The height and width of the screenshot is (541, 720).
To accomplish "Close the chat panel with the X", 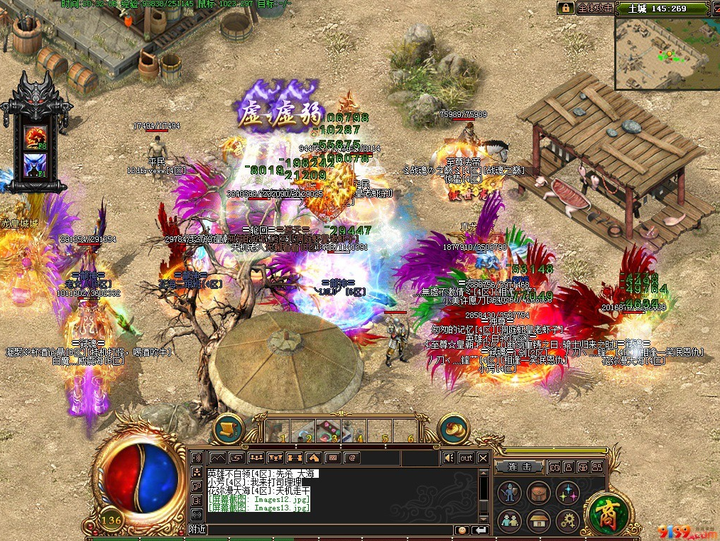I will pos(483,457).
